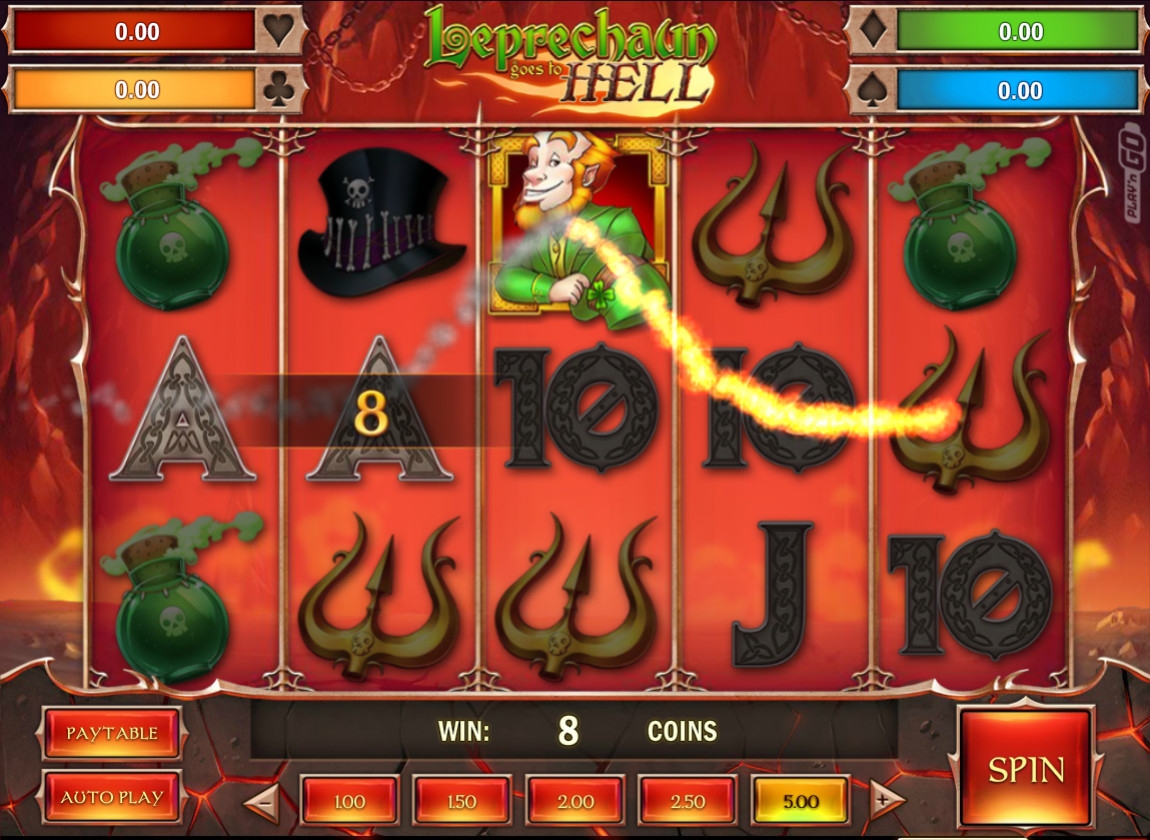The height and width of the screenshot is (840, 1150).
Task: Start Auto Play mode
Action: point(112,797)
